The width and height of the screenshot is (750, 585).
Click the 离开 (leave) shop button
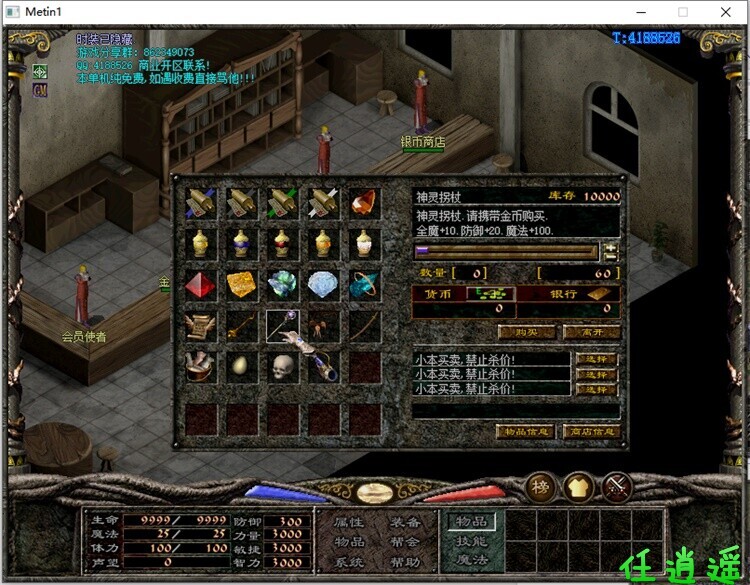[591, 332]
